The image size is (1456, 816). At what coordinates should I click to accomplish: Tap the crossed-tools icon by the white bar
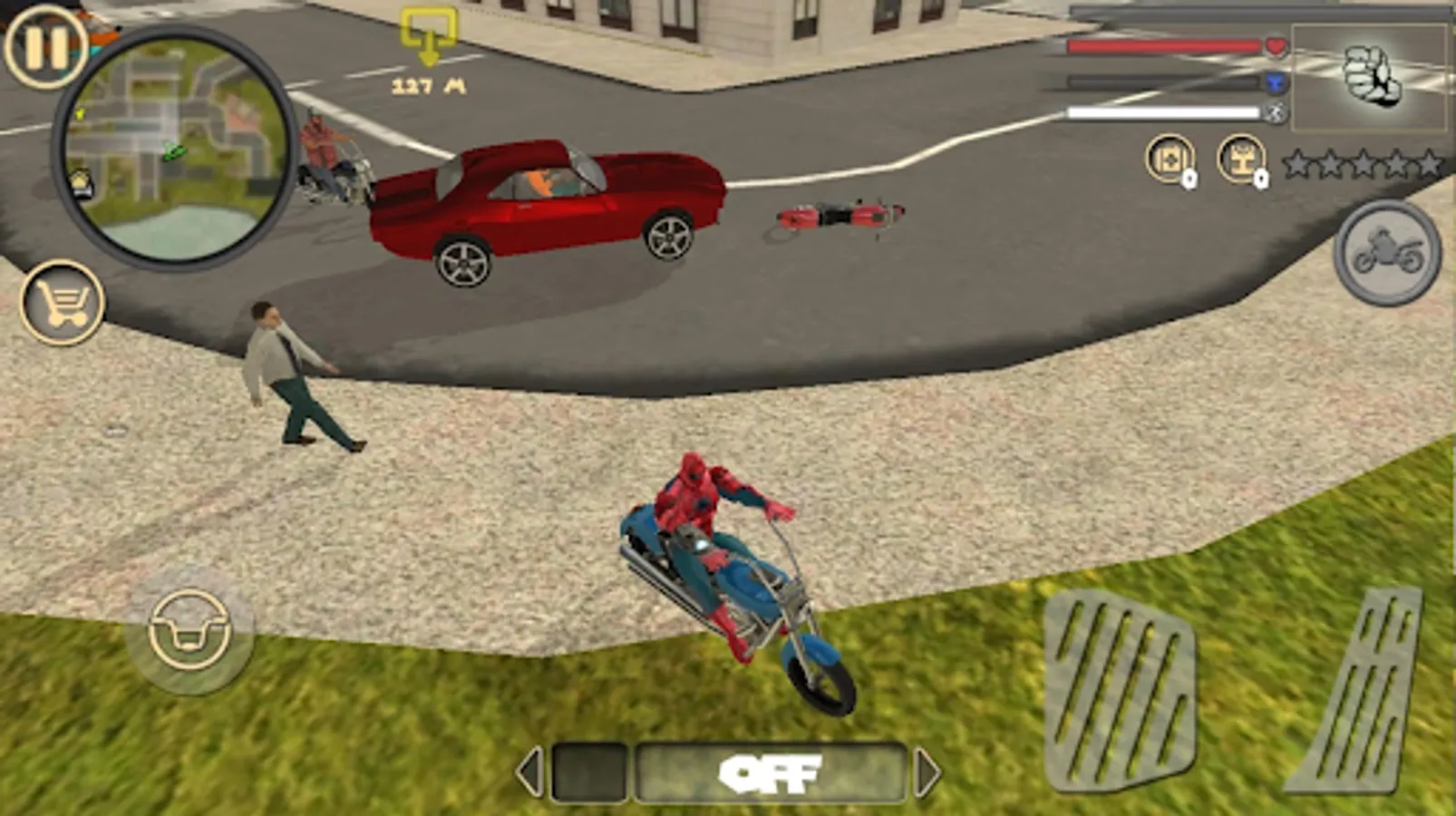(x=1273, y=113)
